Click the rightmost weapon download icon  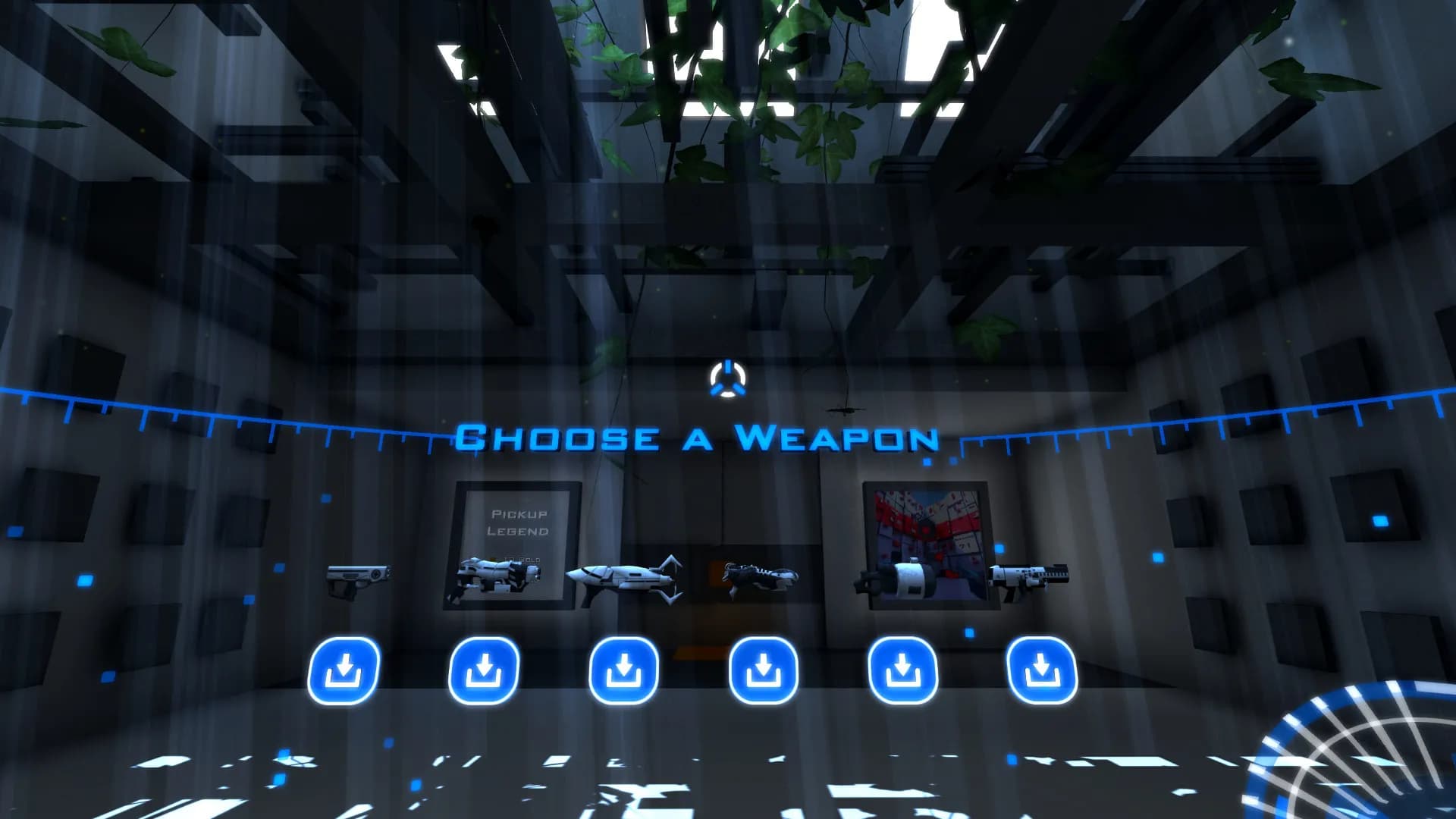tap(1043, 667)
